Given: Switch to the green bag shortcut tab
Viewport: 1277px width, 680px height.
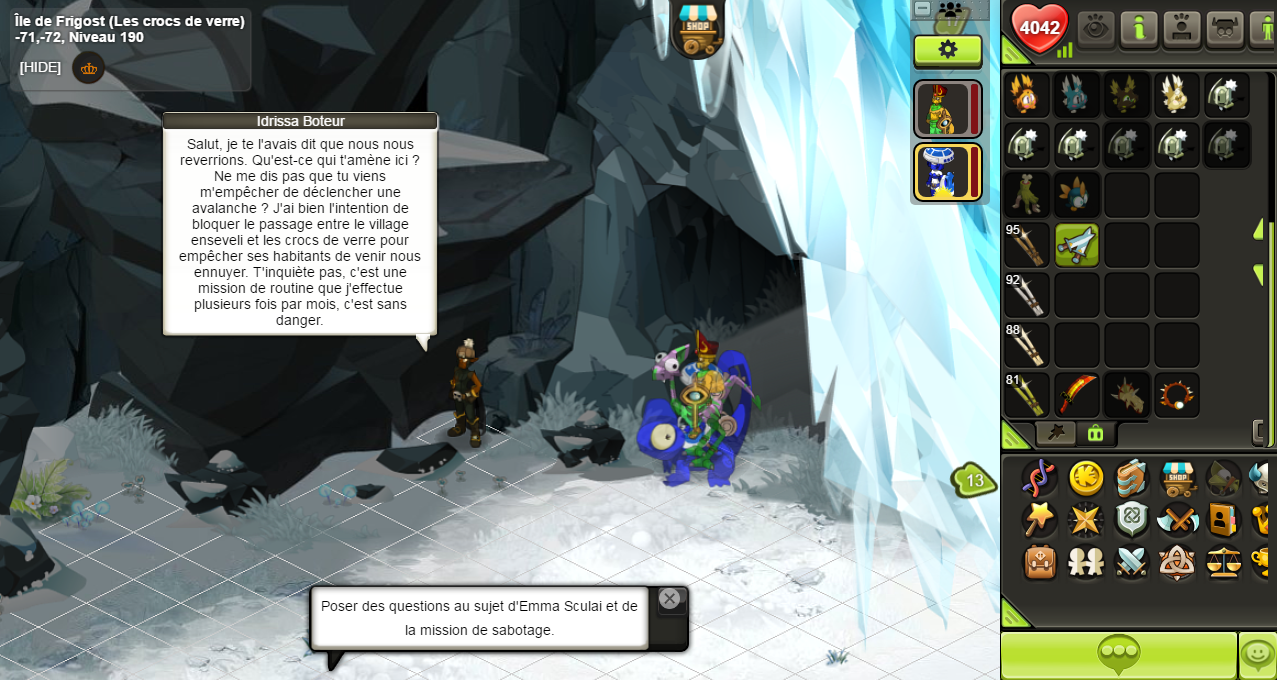Looking at the screenshot, I should pos(1095,433).
